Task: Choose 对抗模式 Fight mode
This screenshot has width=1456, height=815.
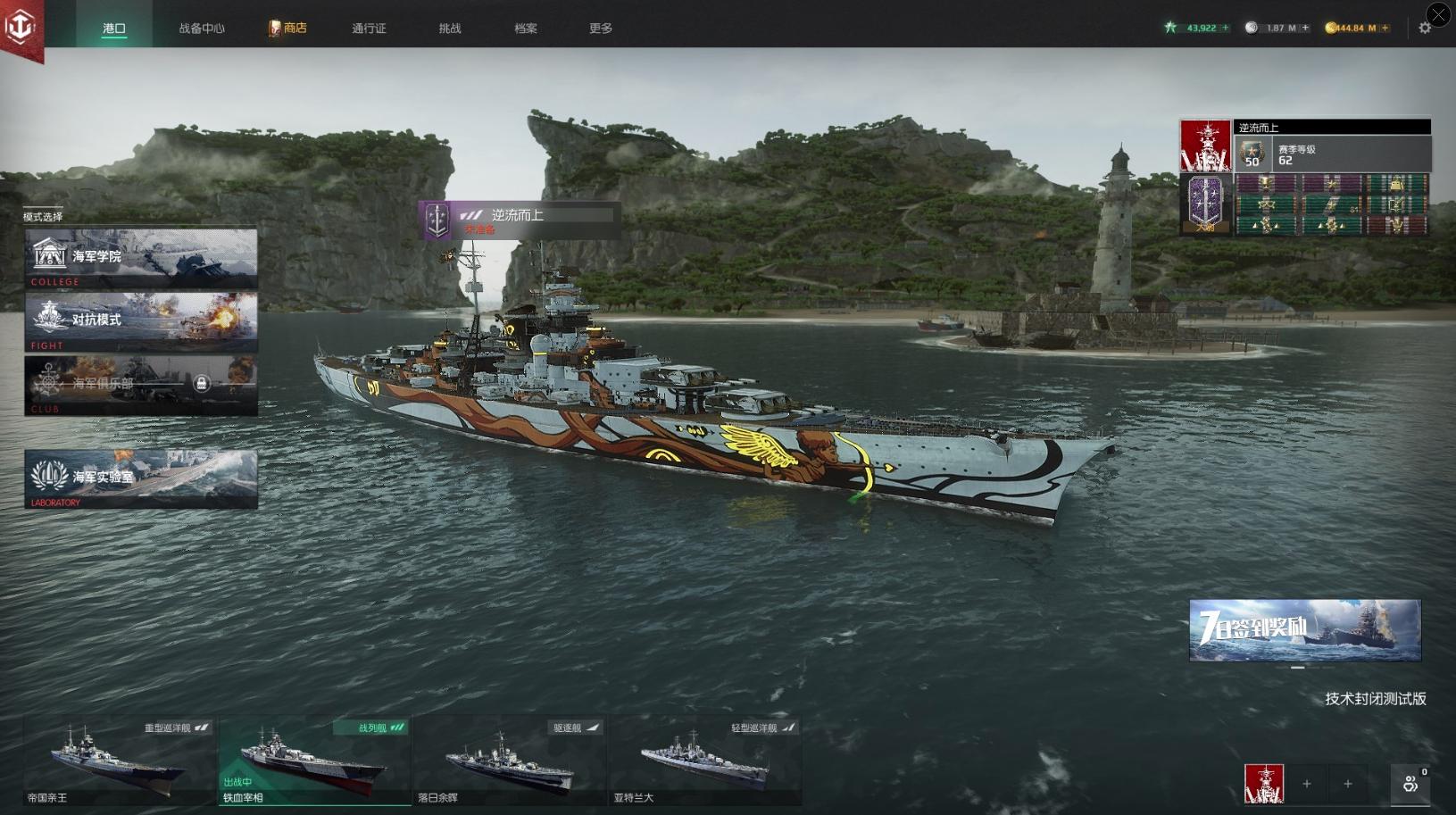Action: 141,320
